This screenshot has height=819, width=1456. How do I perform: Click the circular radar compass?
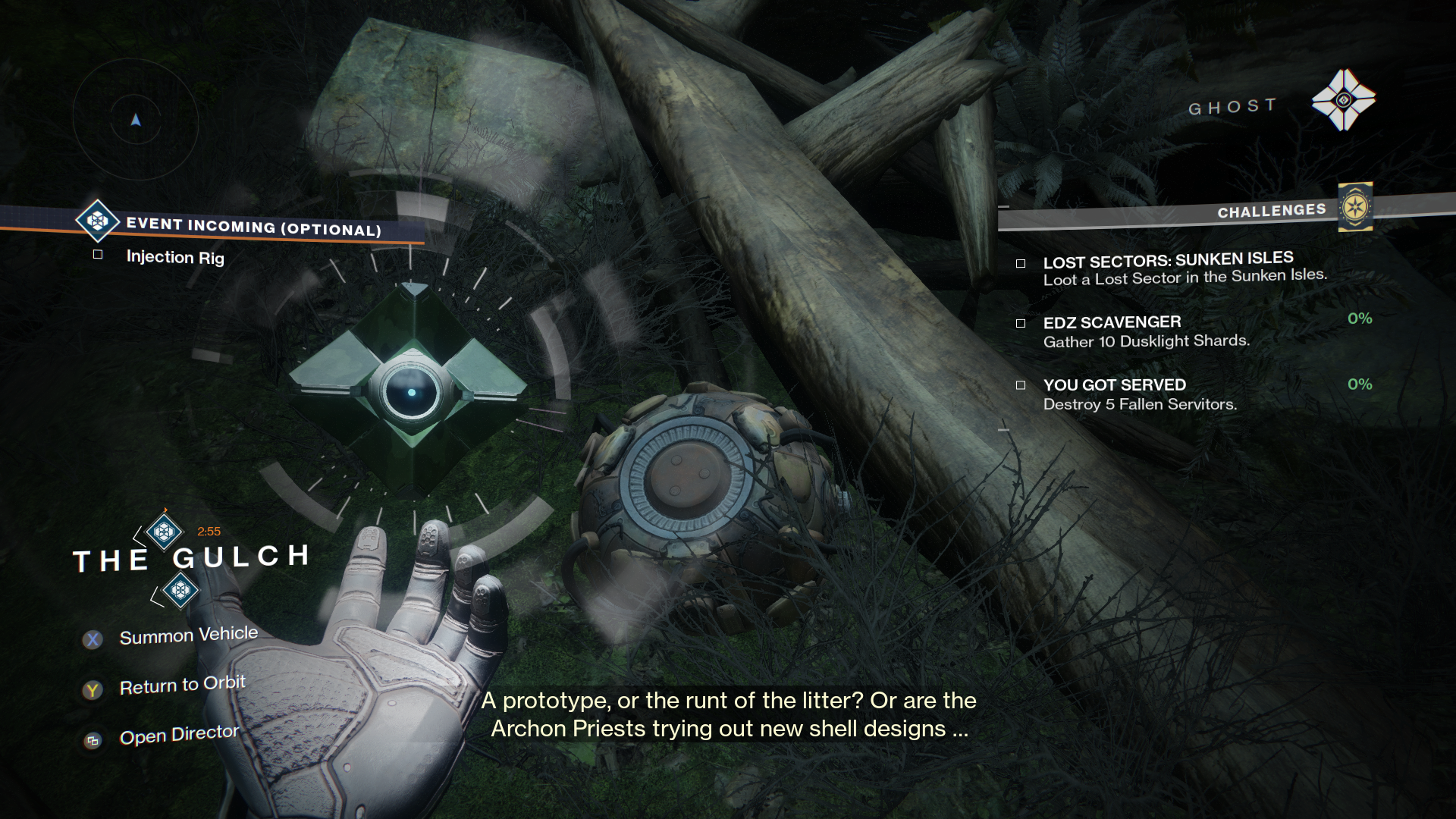(x=136, y=120)
